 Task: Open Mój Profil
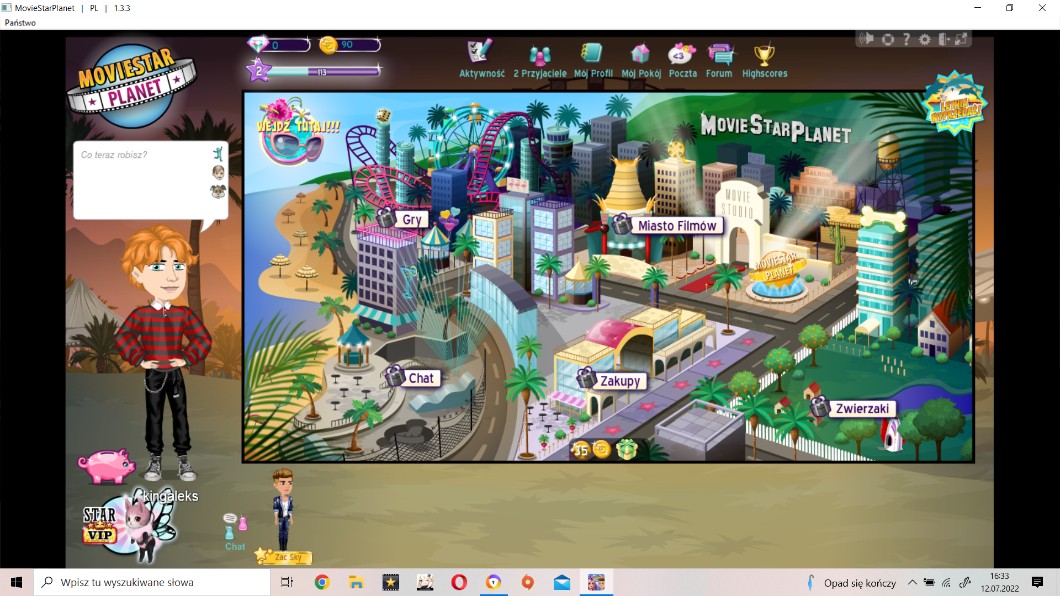point(593,56)
